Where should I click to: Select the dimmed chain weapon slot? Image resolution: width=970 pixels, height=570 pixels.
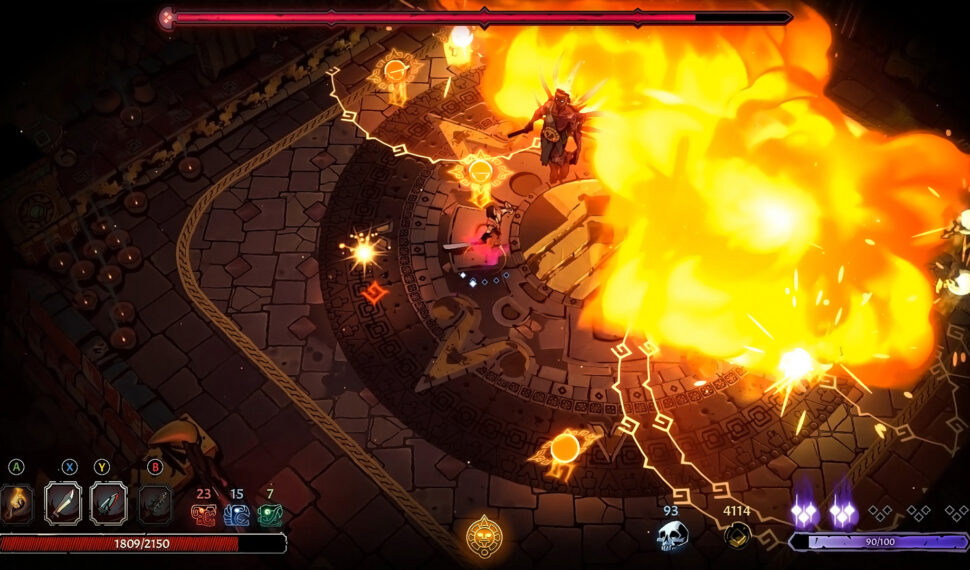(154, 503)
